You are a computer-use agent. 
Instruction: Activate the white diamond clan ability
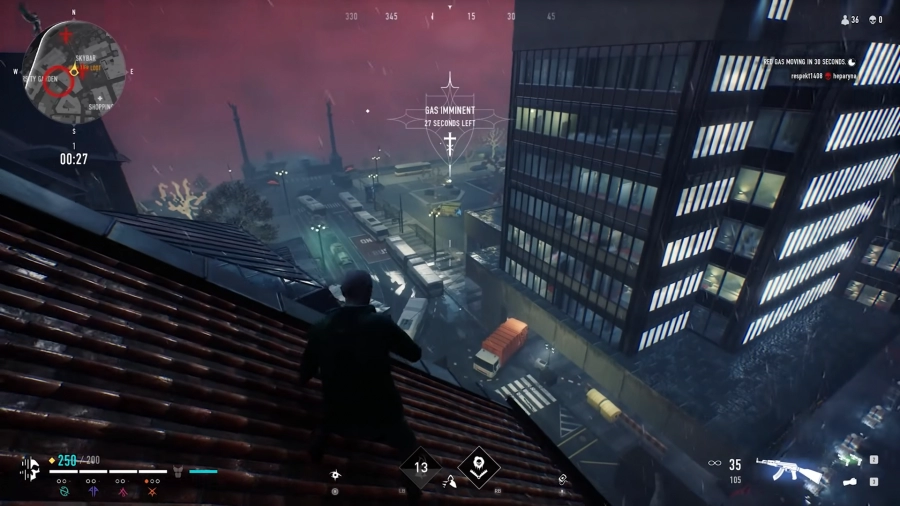click(478, 467)
